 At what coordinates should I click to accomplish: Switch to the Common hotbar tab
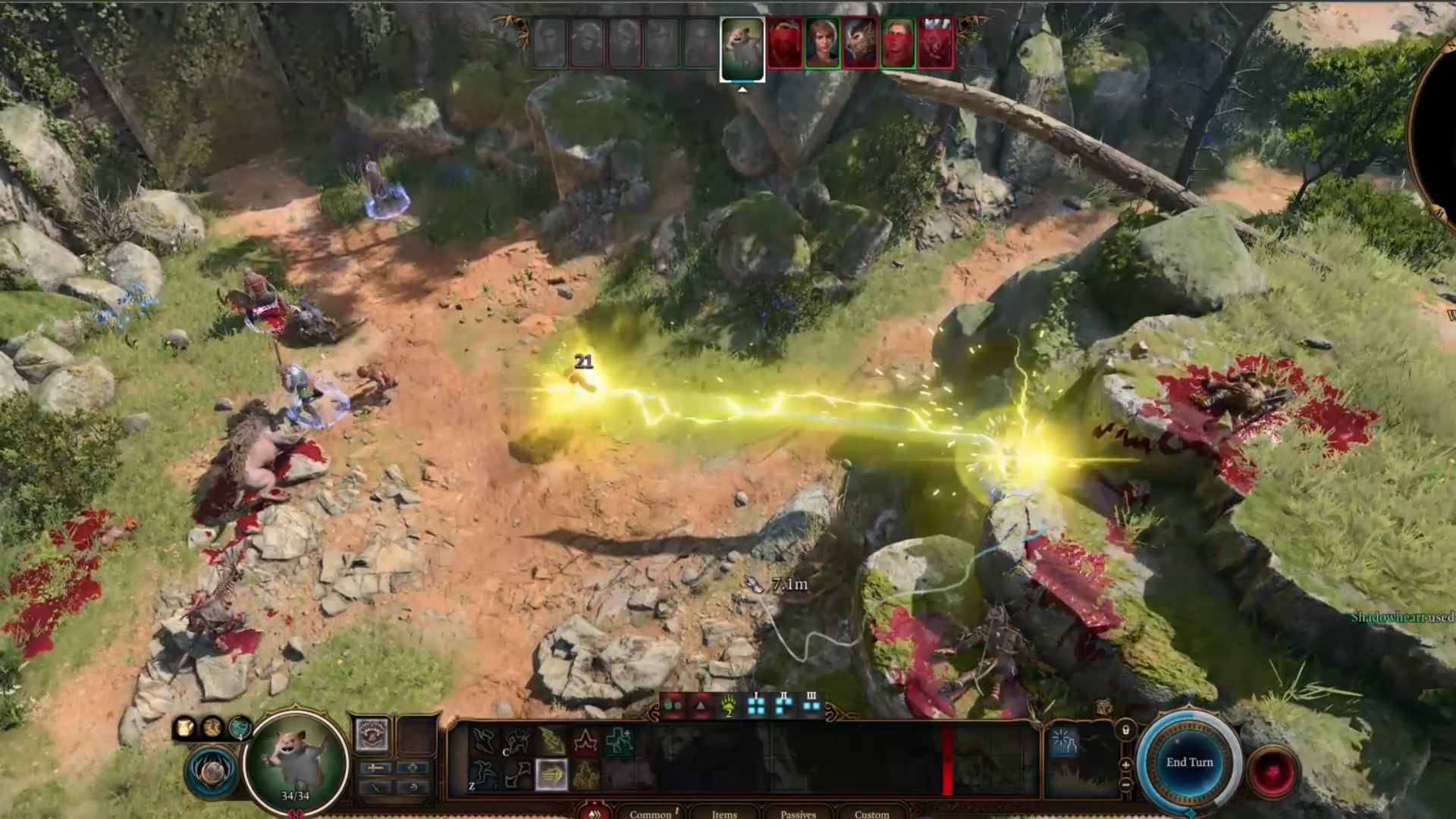(x=651, y=814)
